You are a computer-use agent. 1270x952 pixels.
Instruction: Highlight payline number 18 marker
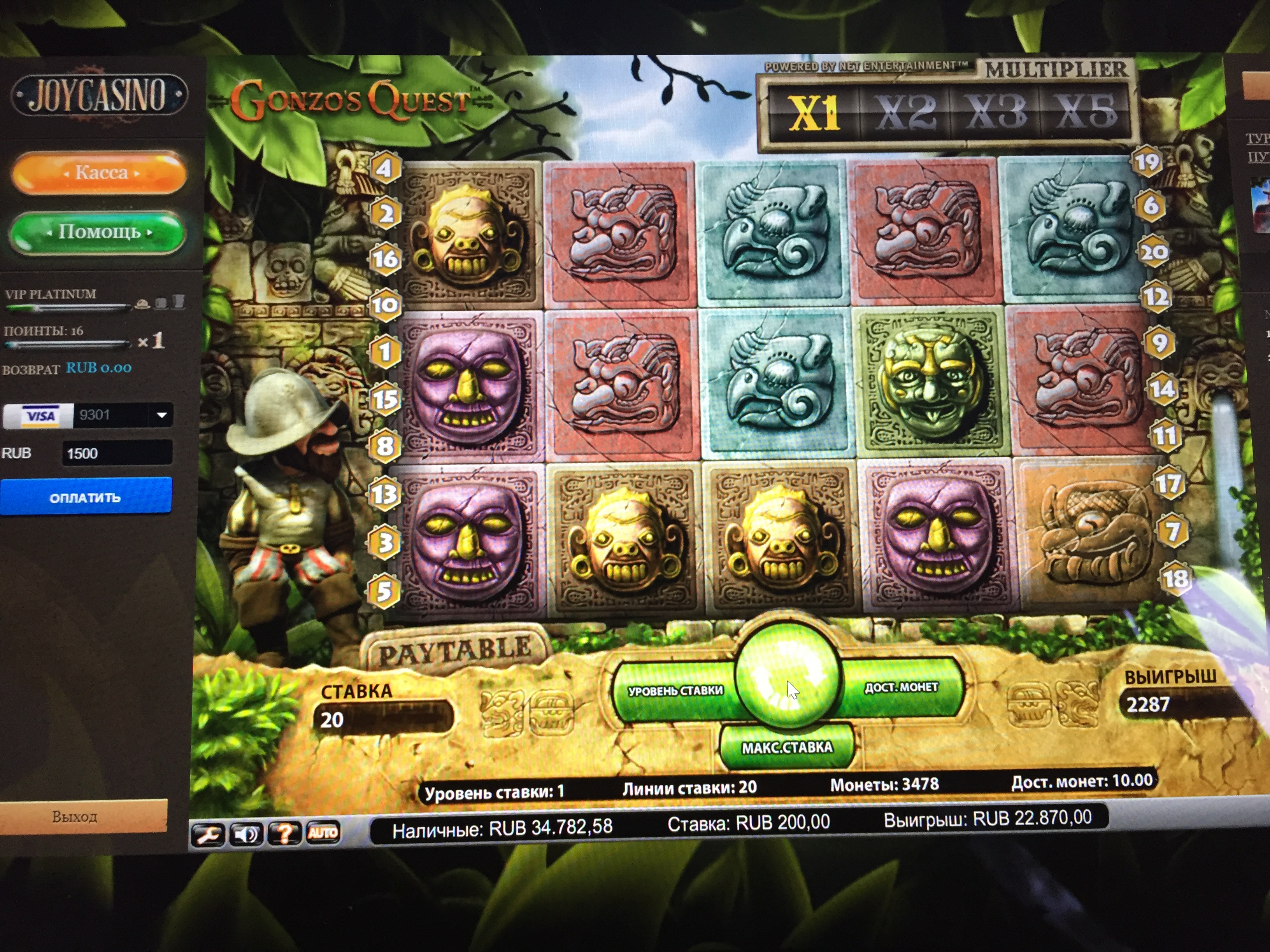[1175, 578]
